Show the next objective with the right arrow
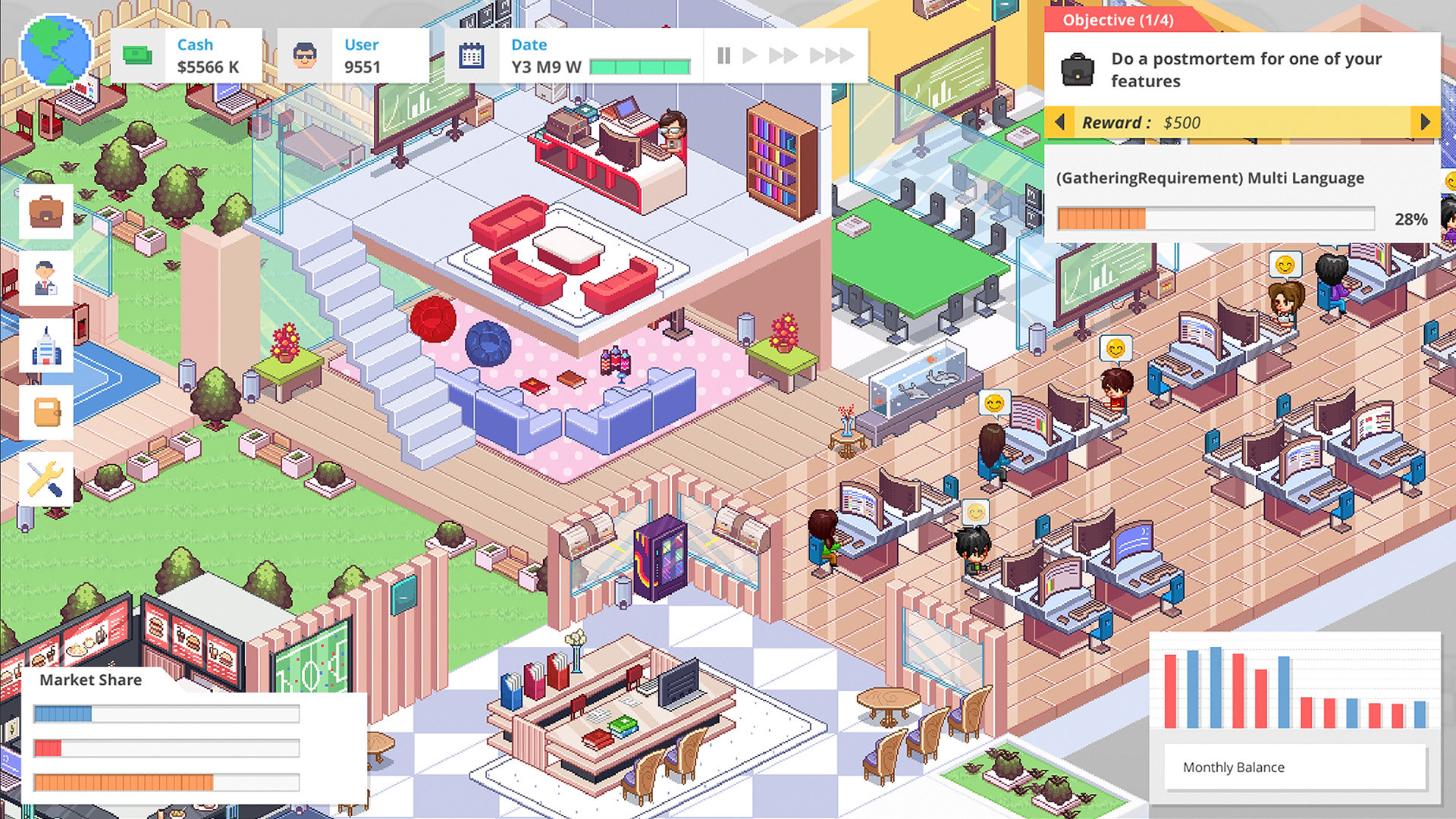This screenshot has height=819, width=1456. click(x=1425, y=121)
